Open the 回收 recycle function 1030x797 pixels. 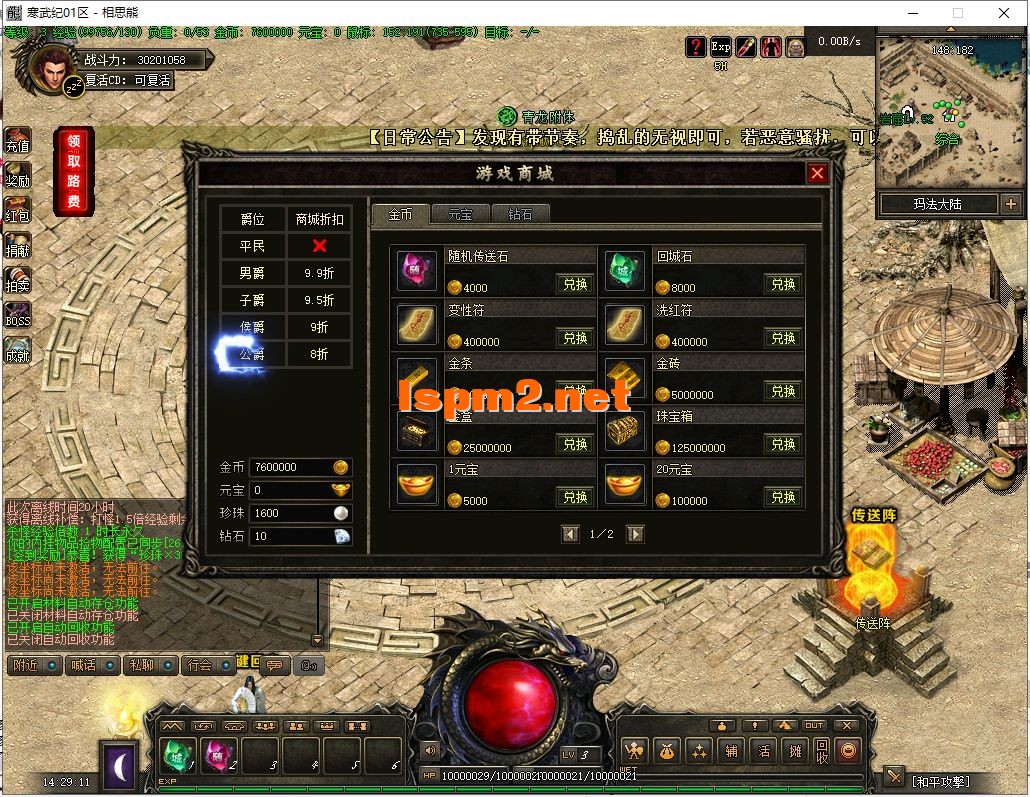coord(821,750)
